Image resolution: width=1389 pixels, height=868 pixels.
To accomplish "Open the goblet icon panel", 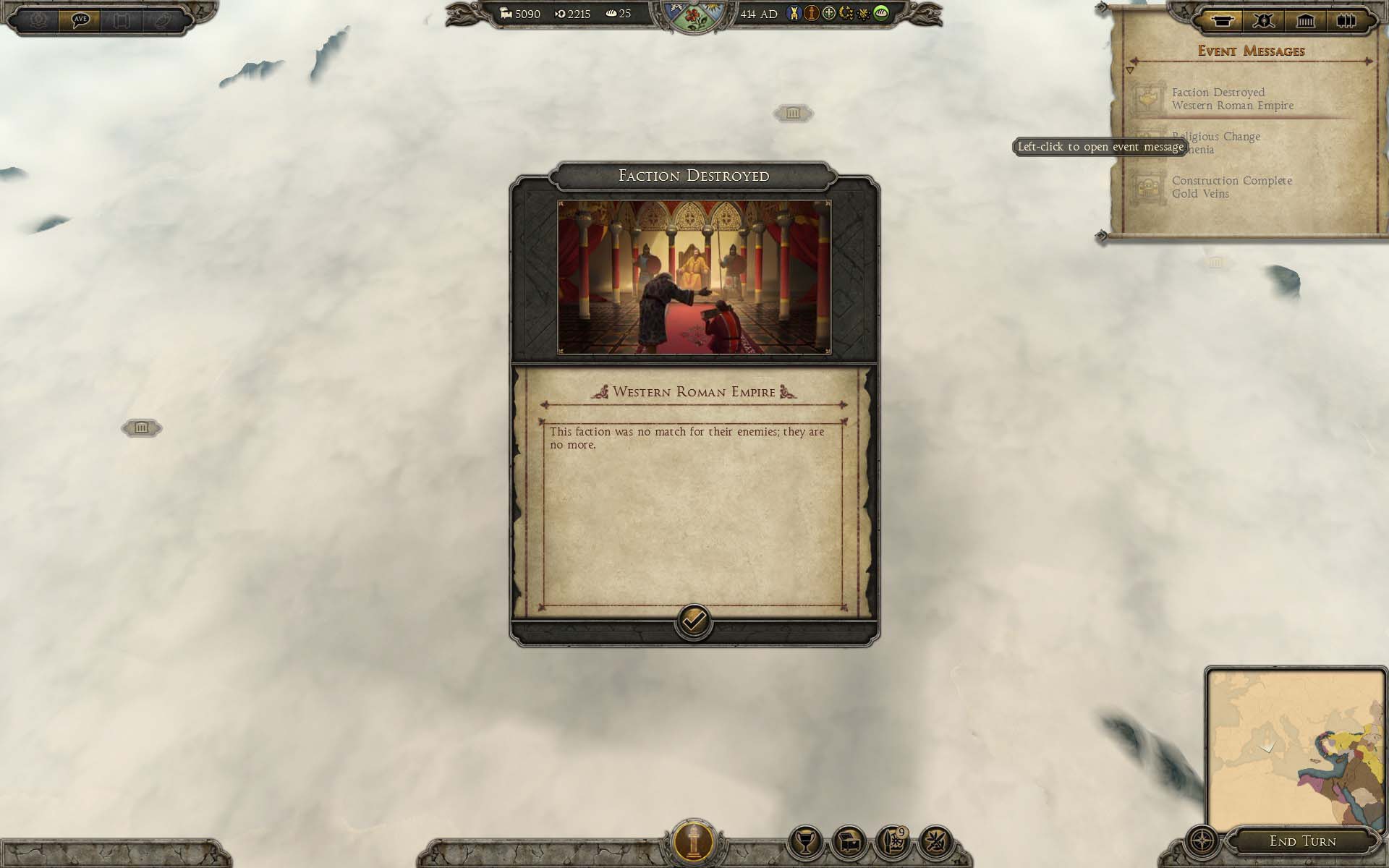I will tap(805, 842).
